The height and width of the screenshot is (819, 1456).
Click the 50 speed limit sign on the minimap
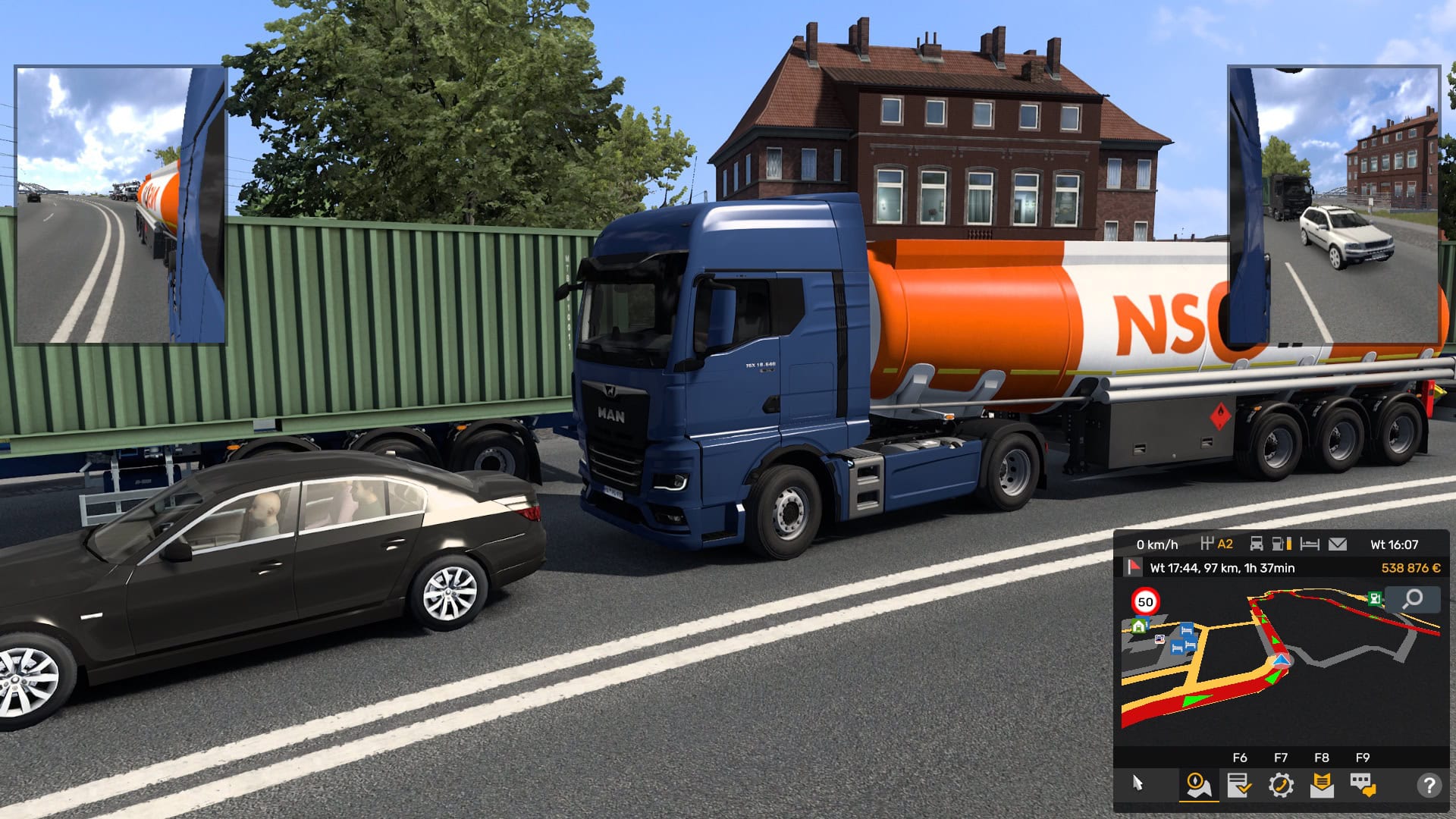coord(1146,602)
